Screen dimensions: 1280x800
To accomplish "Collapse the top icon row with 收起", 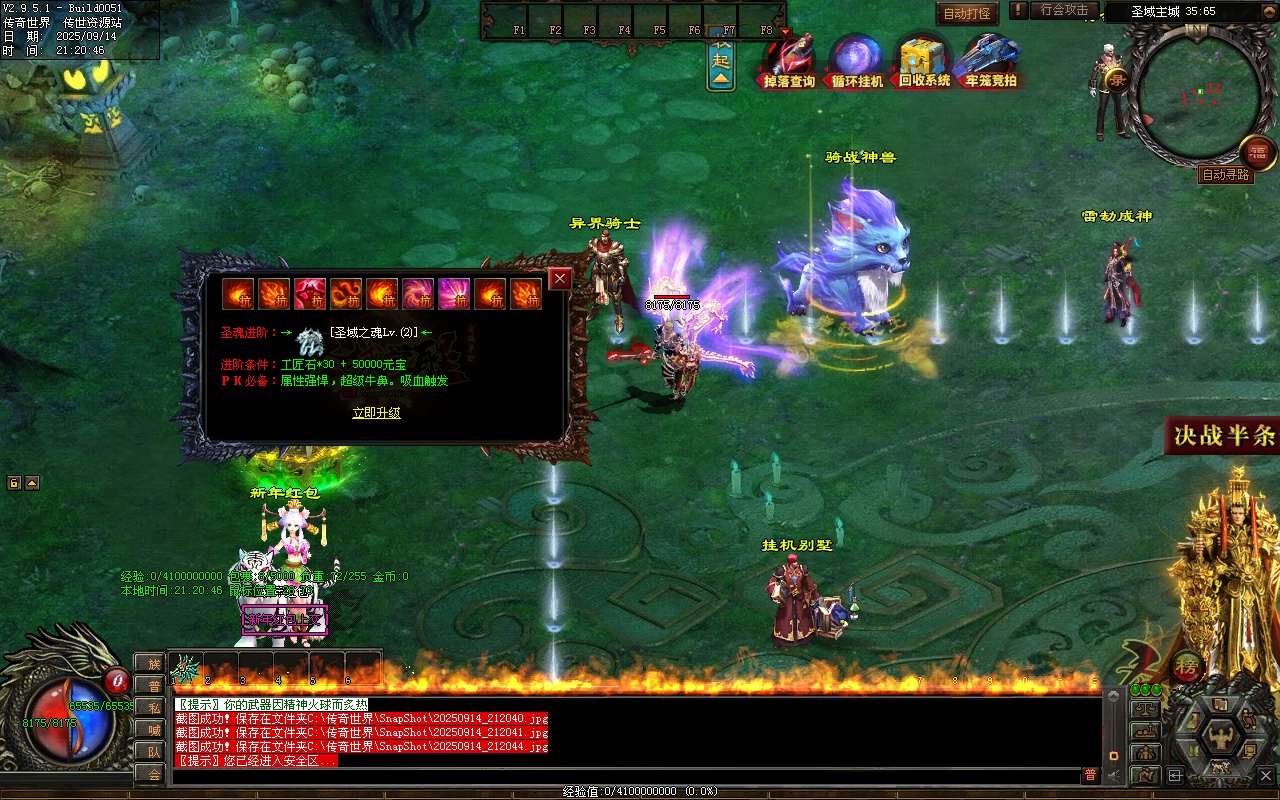I will (721, 61).
